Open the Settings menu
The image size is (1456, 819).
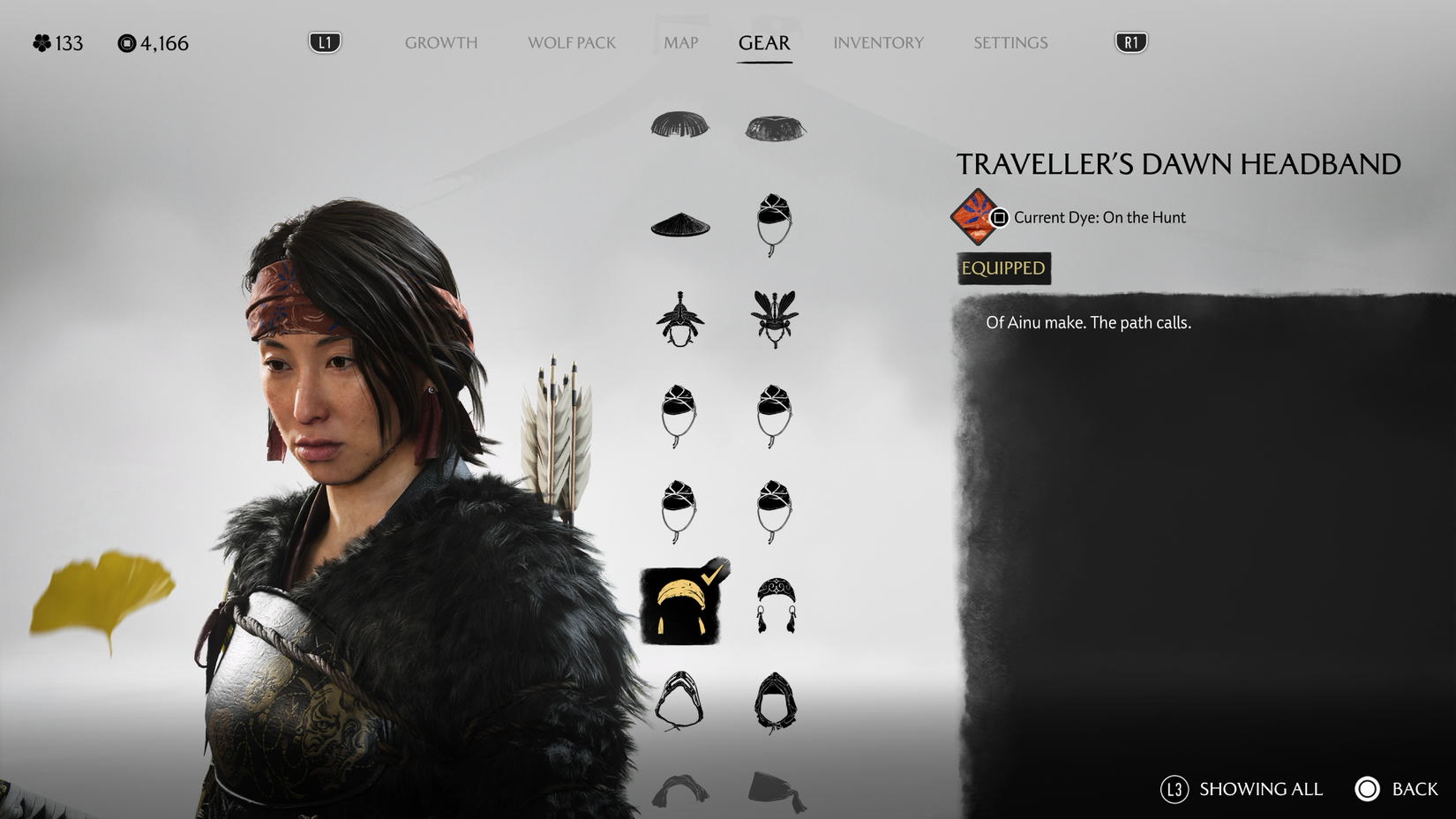(1009, 41)
